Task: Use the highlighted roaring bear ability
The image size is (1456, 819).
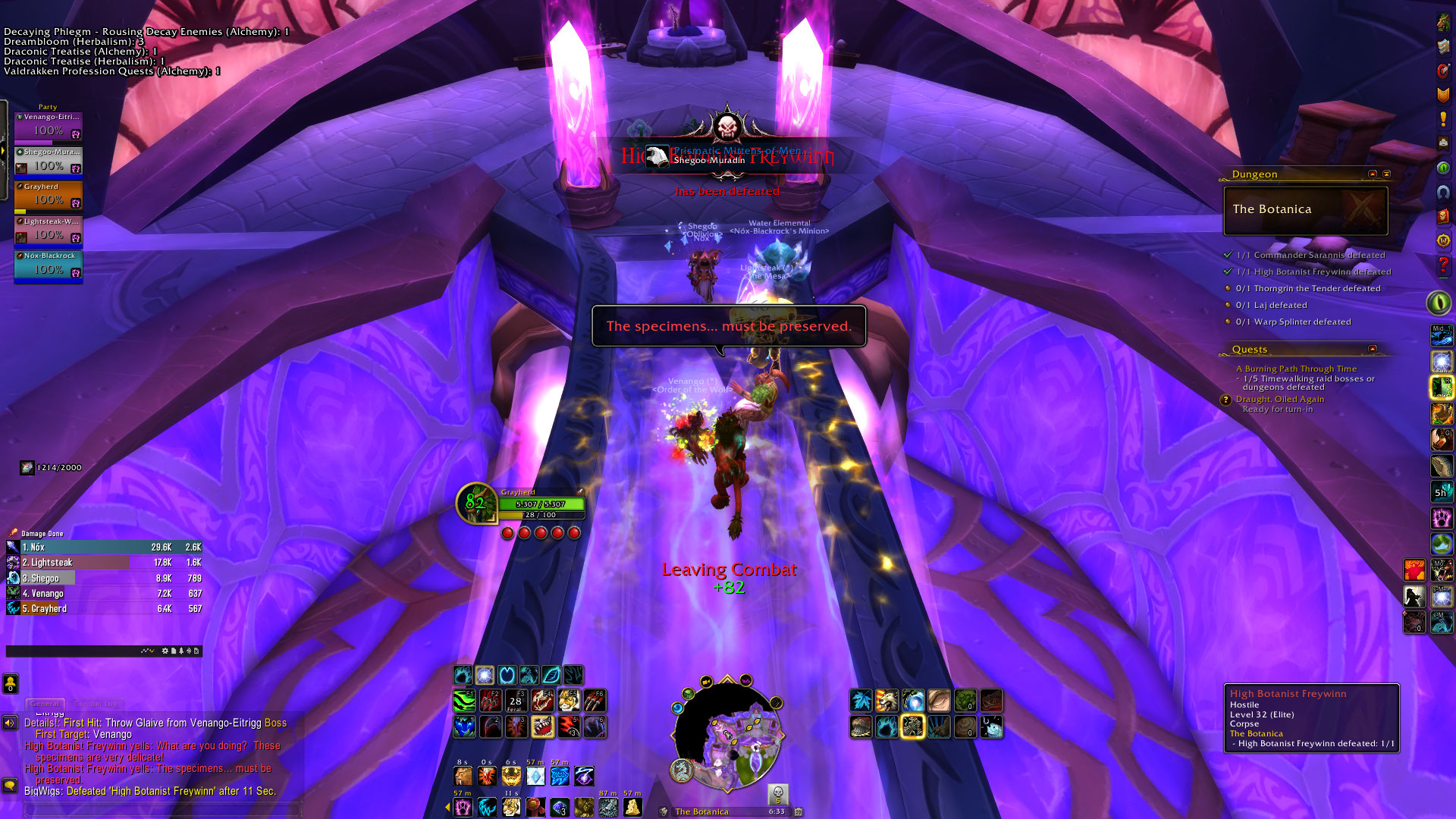Action: coord(541,727)
